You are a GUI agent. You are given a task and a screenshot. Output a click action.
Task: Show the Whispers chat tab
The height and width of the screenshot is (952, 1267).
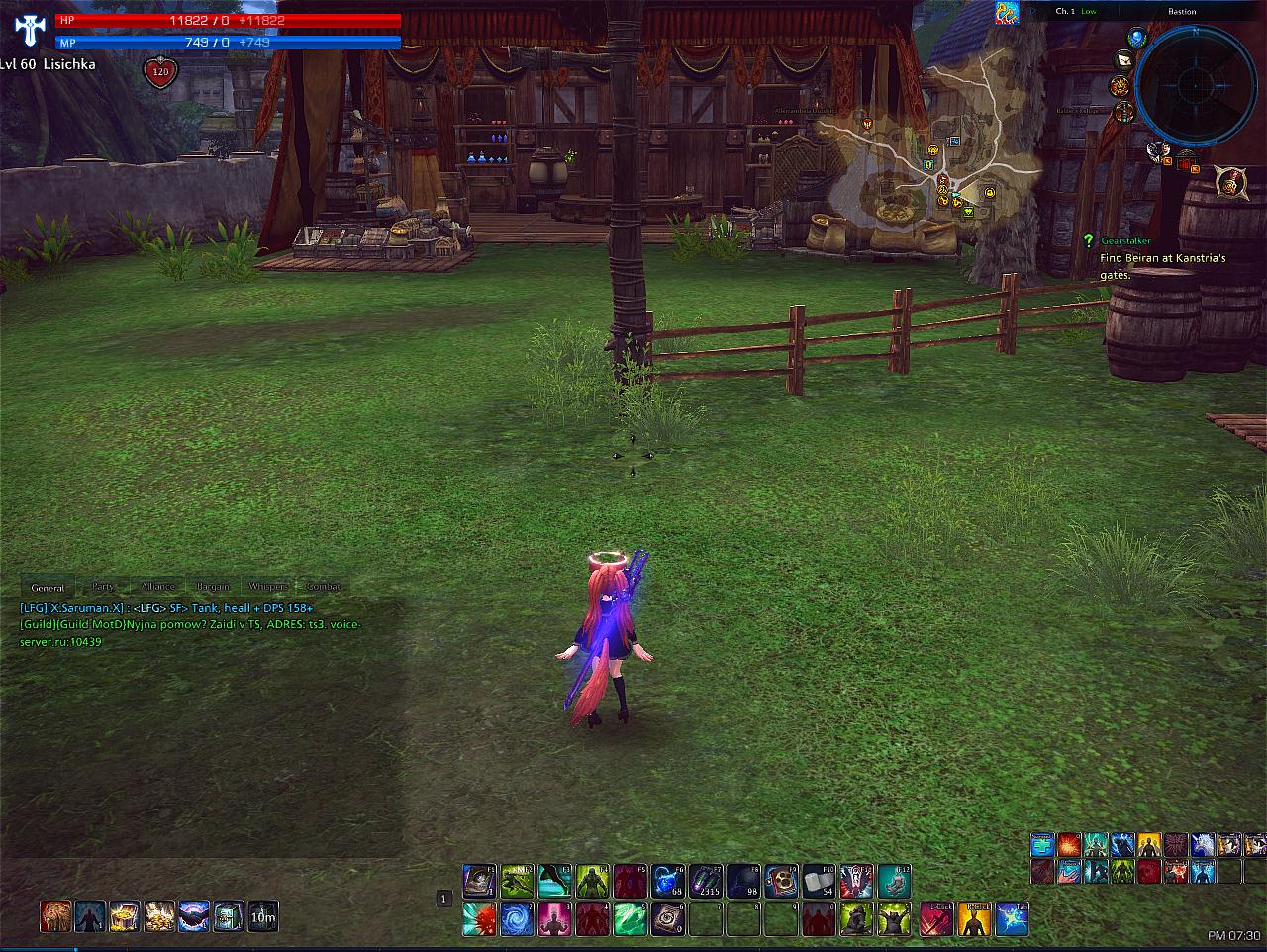pos(268,587)
